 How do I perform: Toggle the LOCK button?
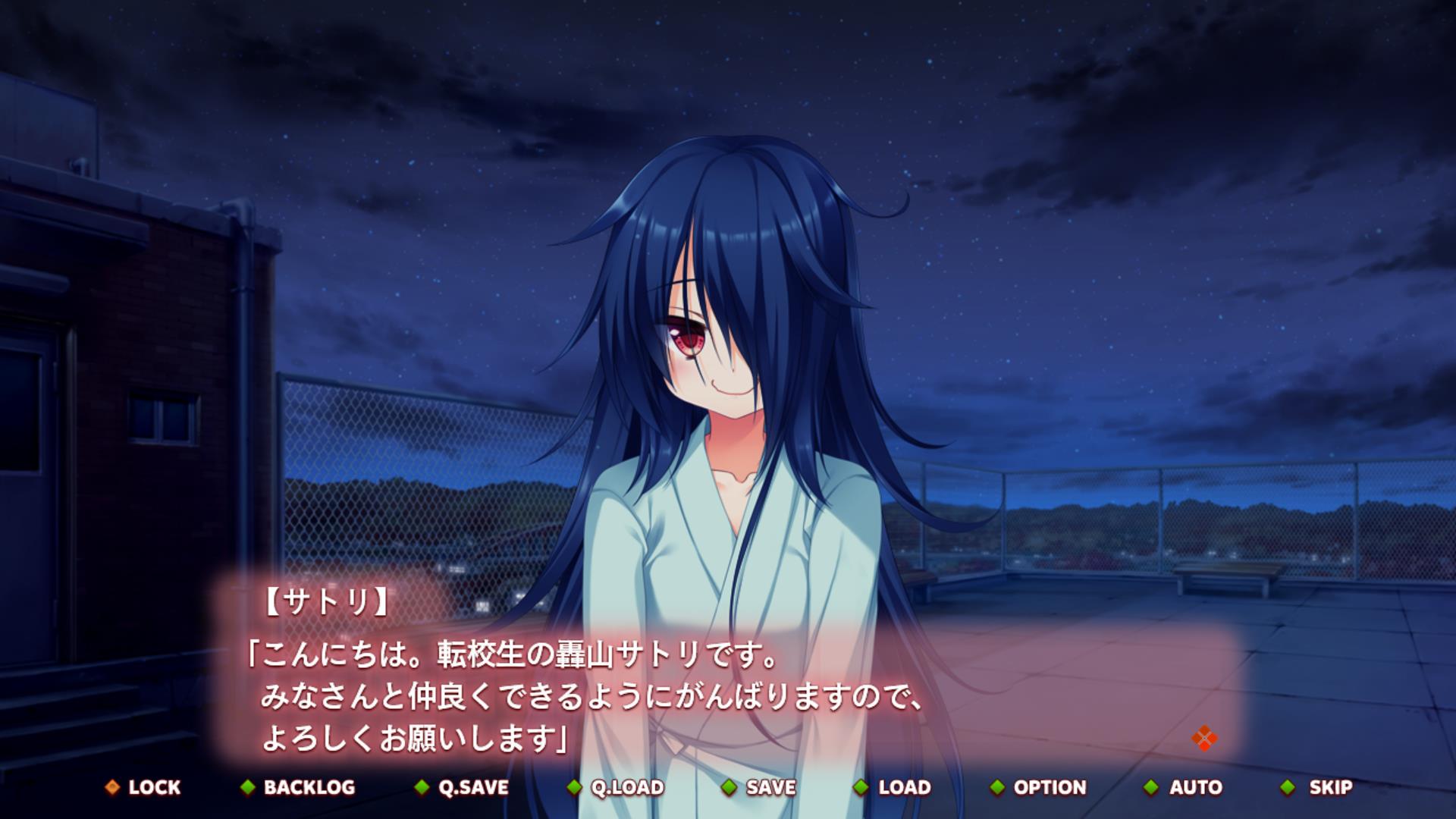coord(144,787)
